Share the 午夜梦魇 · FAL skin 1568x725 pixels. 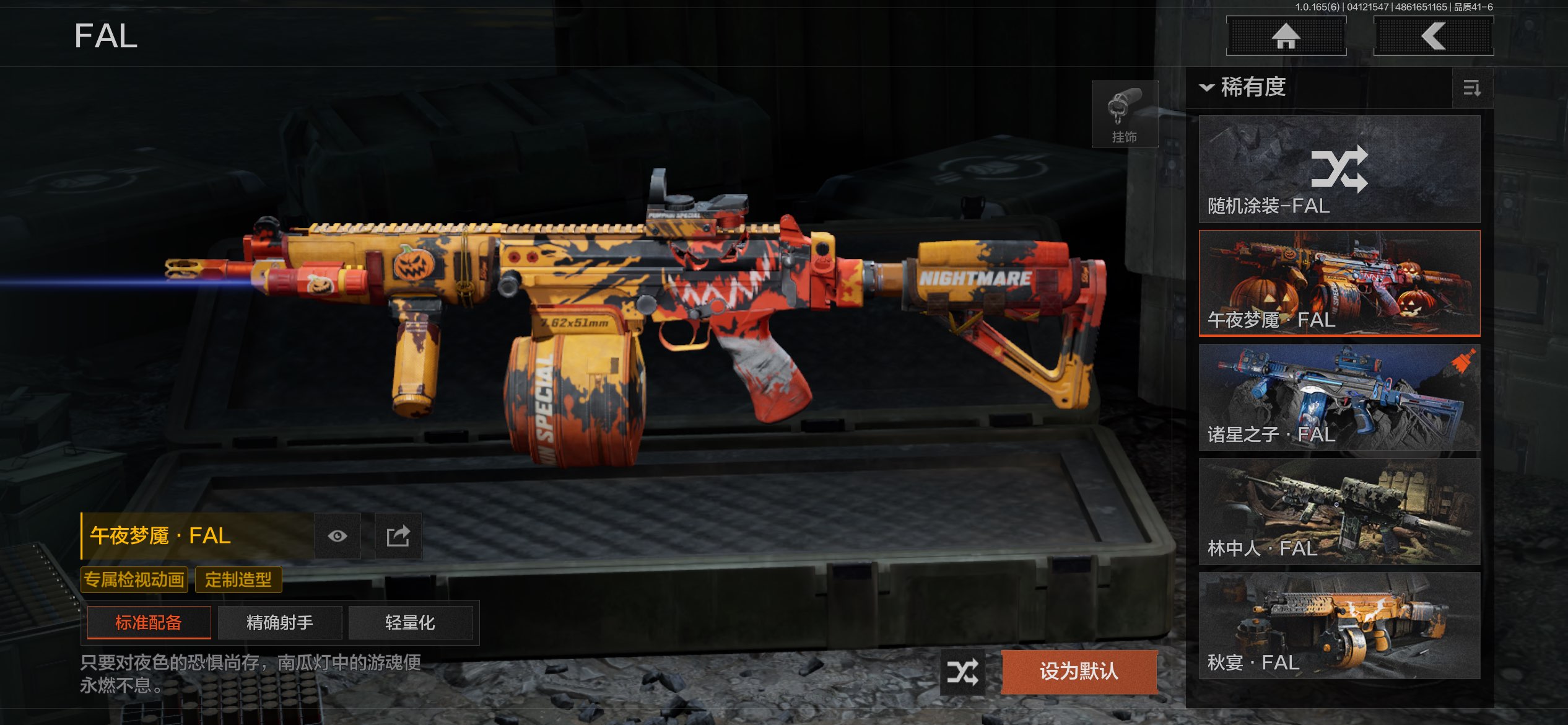(398, 536)
